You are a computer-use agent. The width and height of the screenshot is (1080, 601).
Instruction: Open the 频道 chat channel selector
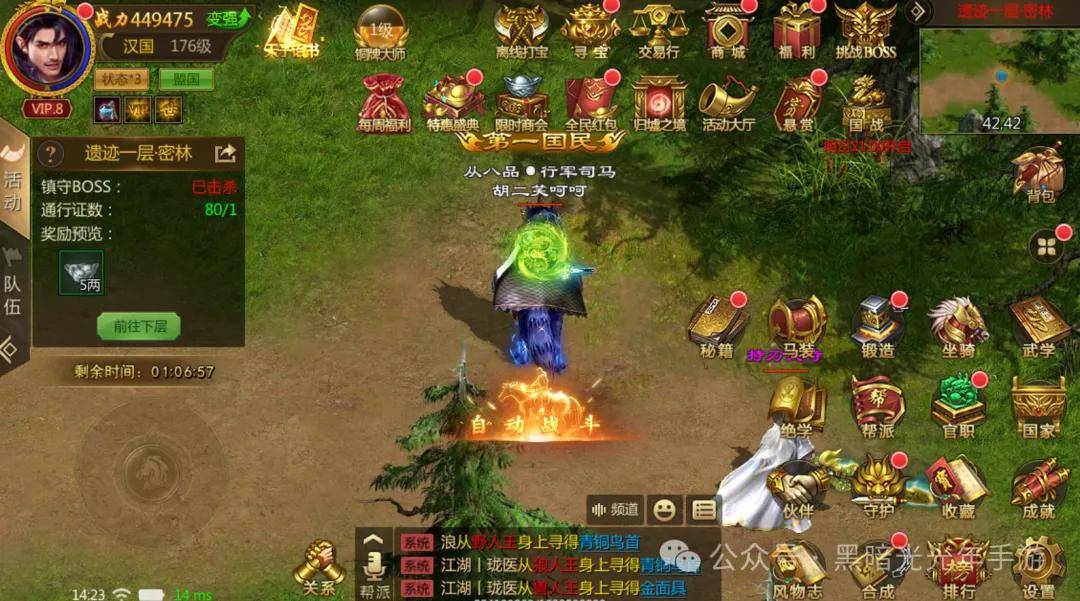614,509
